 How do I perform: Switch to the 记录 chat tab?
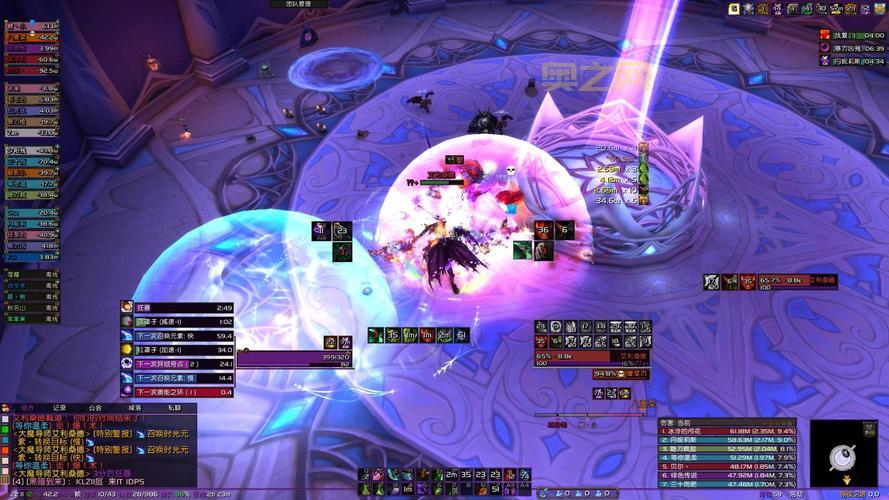click(x=59, y=407)
